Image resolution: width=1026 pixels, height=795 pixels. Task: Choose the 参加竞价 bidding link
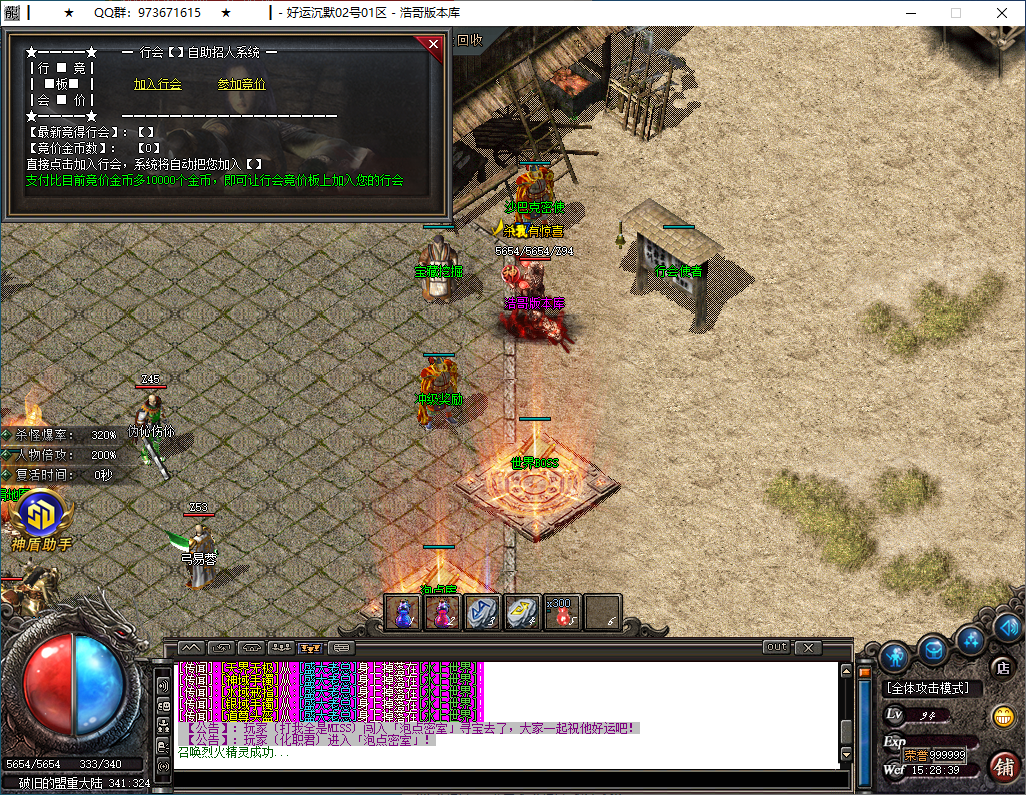[242, 85]
